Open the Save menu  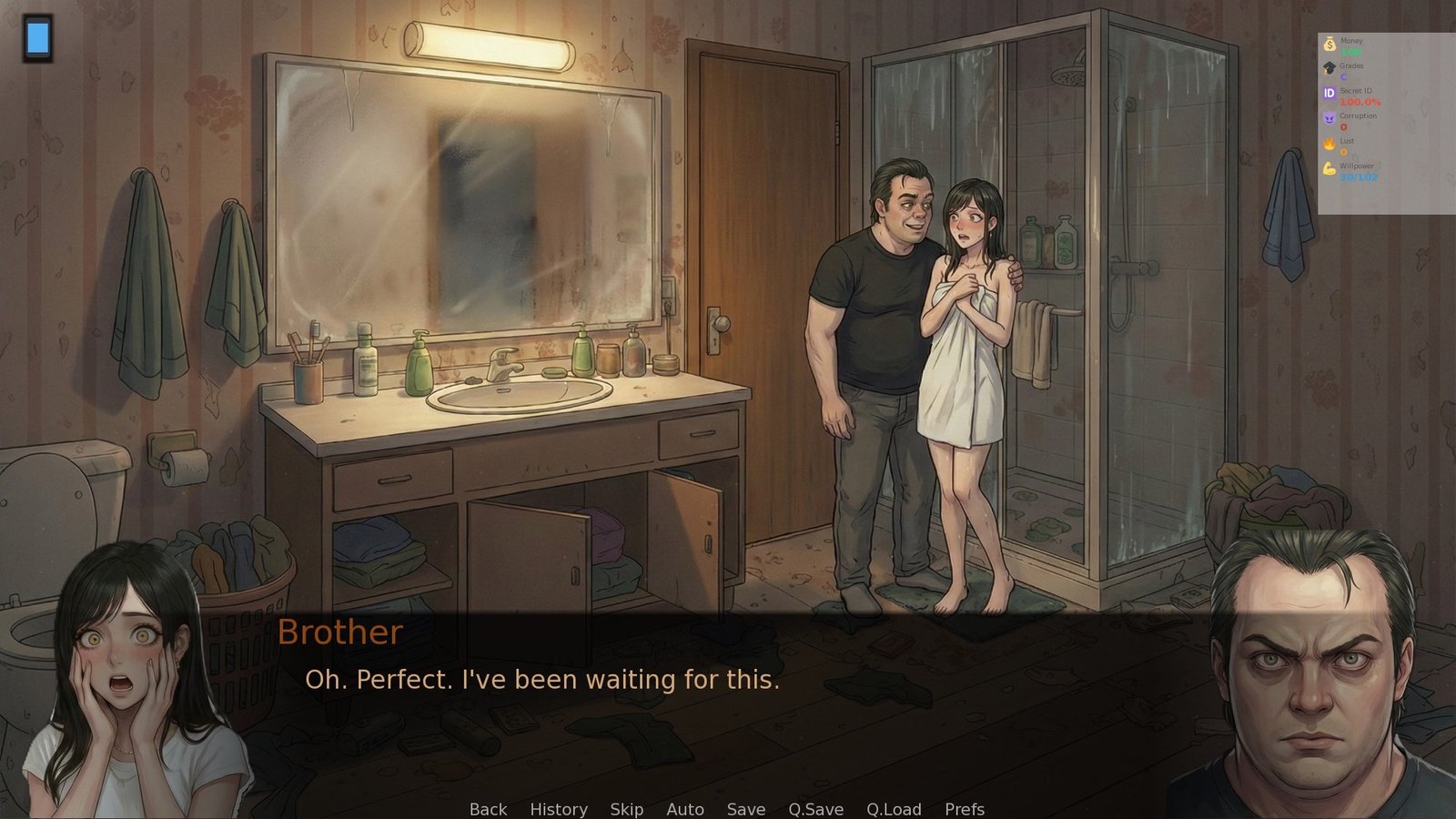746,809
